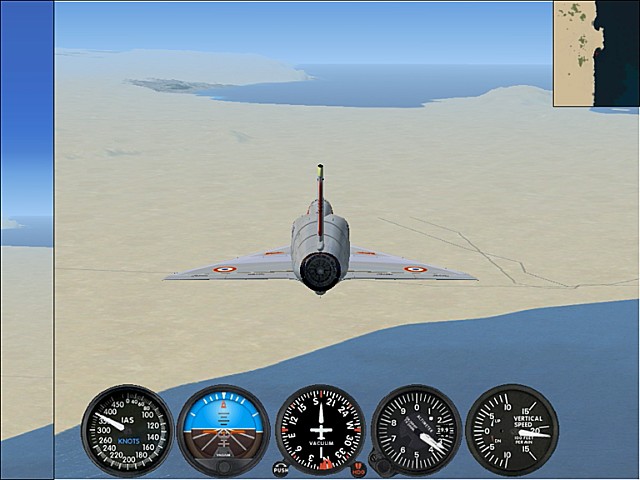
Task: Turn the HDG heading bug knob
Action: (359, 468)
